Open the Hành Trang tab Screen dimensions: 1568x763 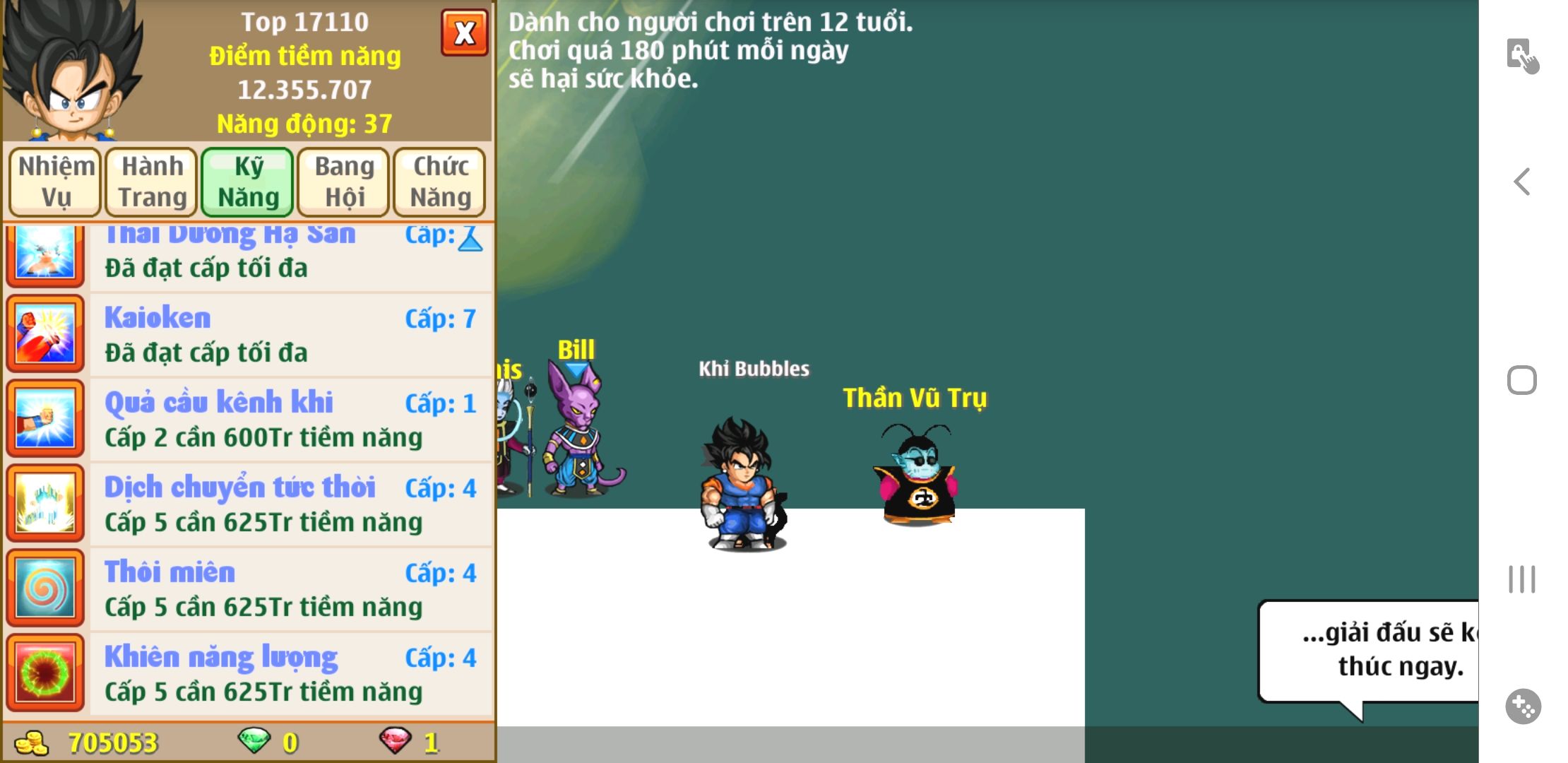click(152, 182)
